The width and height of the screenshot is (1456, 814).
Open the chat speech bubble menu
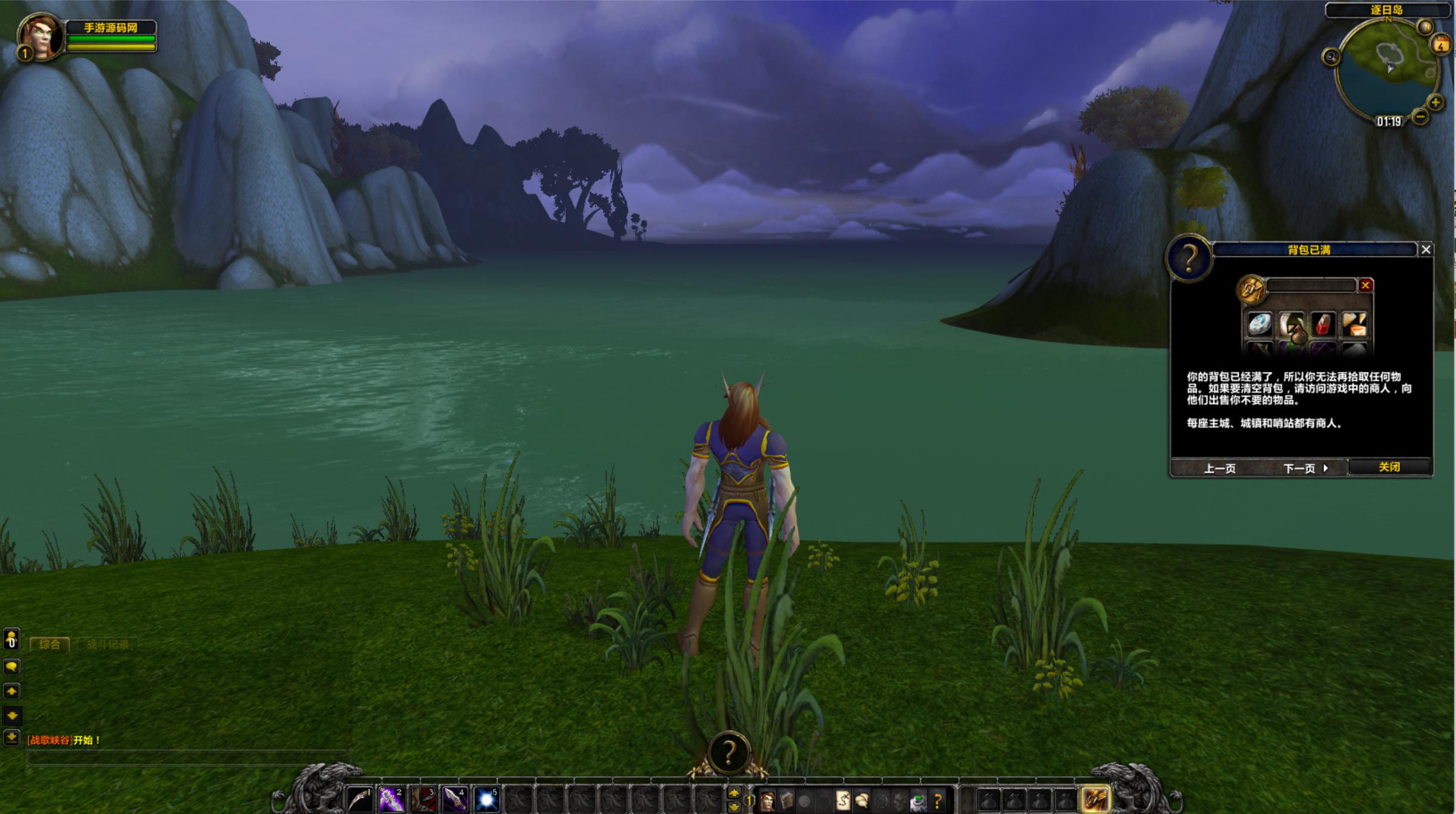click(11, 666)
